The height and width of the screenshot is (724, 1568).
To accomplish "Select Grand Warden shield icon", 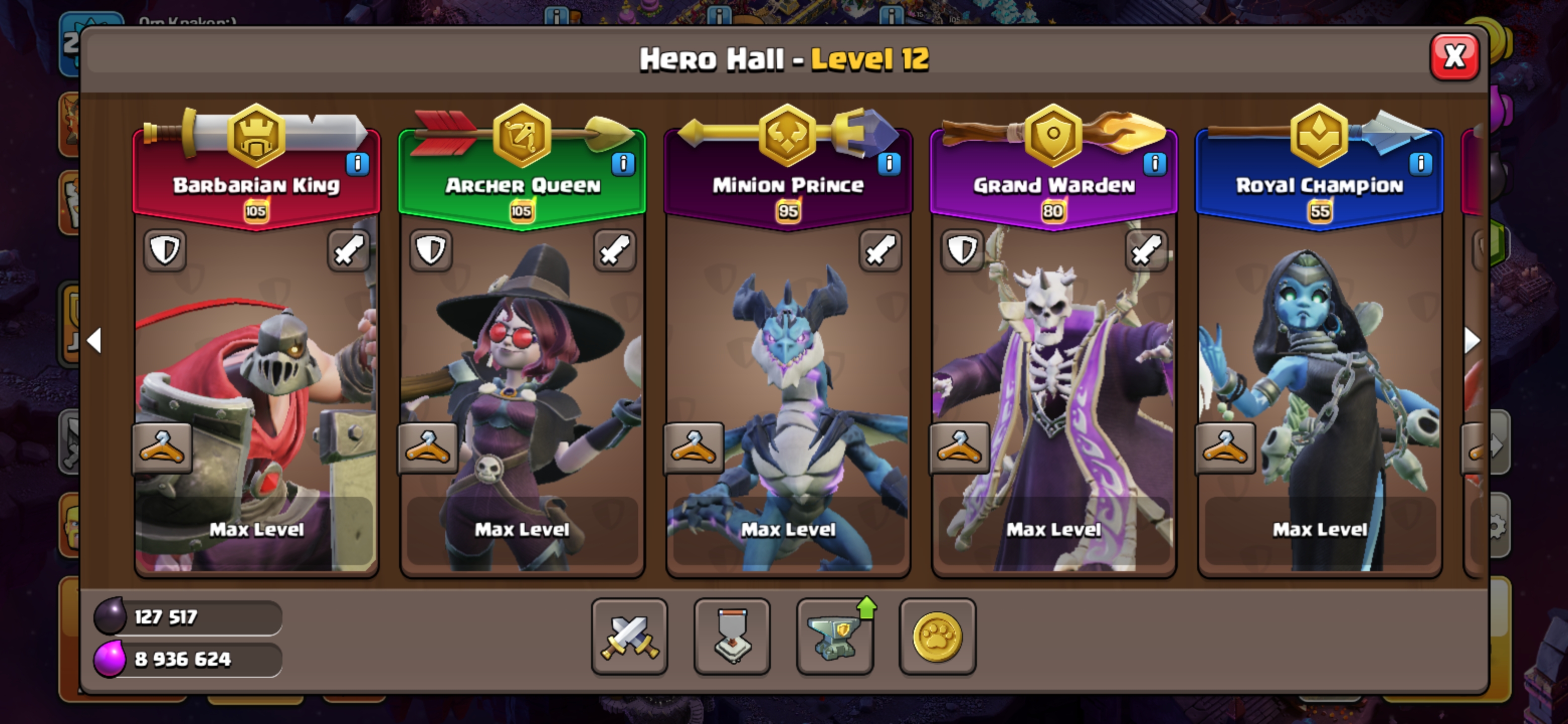I will pyautogui.click(x=962, y=250).
